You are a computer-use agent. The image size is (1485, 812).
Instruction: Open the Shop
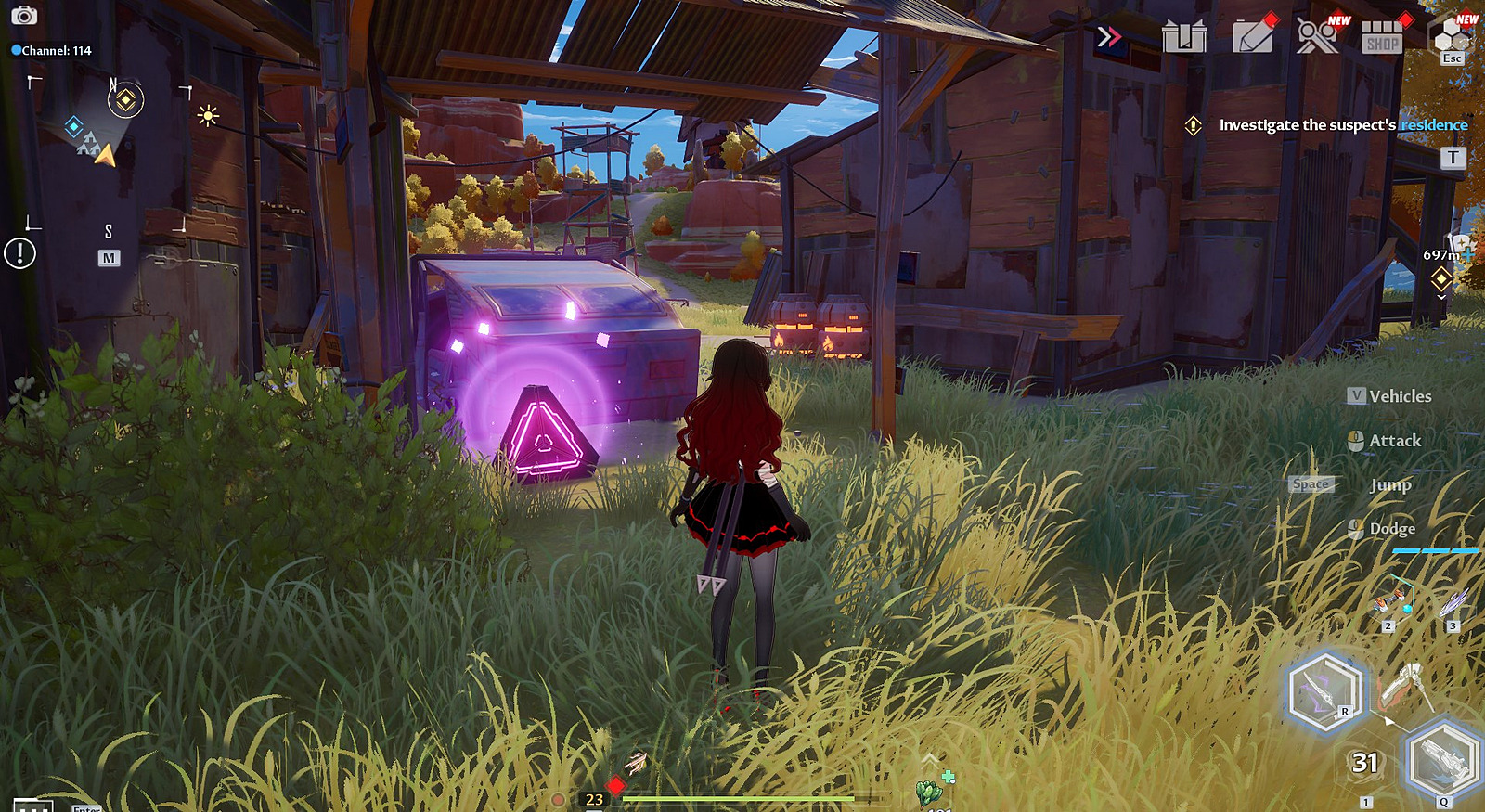click(x=1382, y=38)
